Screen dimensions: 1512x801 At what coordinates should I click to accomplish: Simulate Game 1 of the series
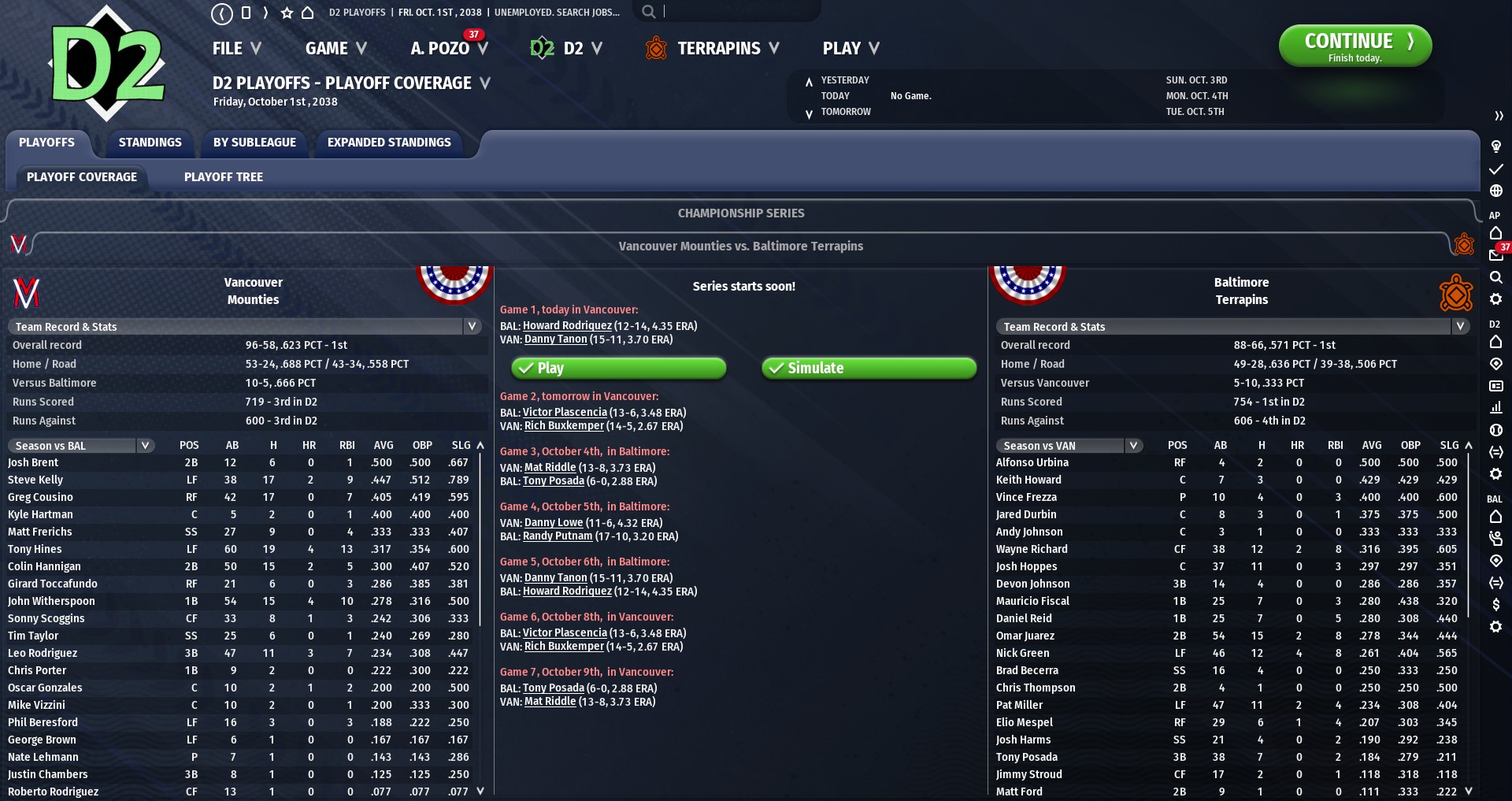[869, 368]
